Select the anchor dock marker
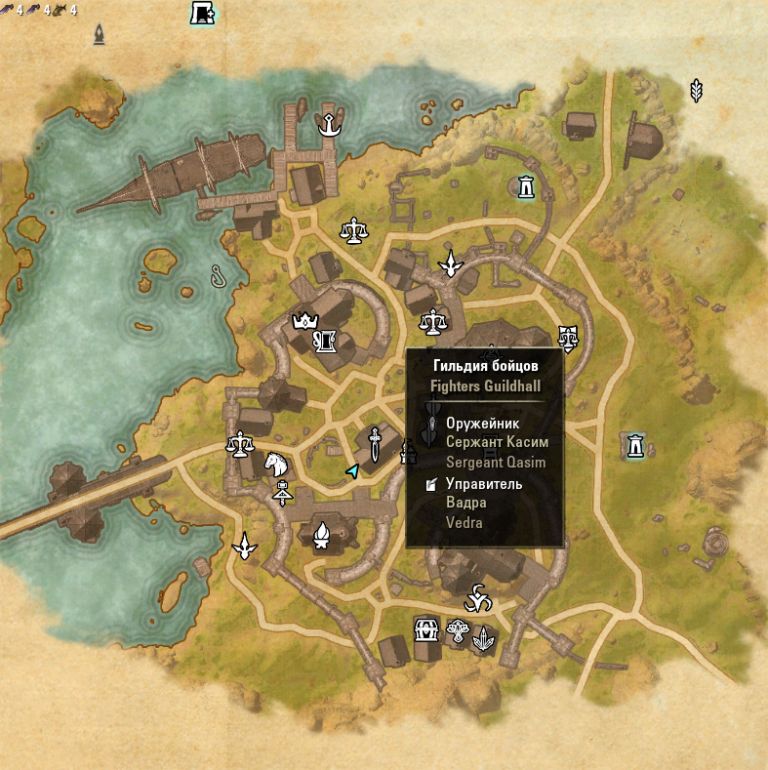 point(327,124)
